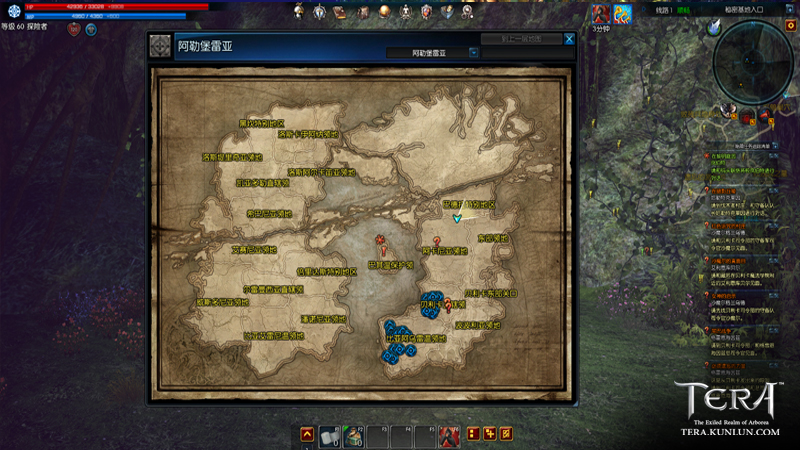Click the snowflake class emblem beside HP bar
Viewport: 800px width, 450px height.
pyautogui.click(x=13, y=12)
